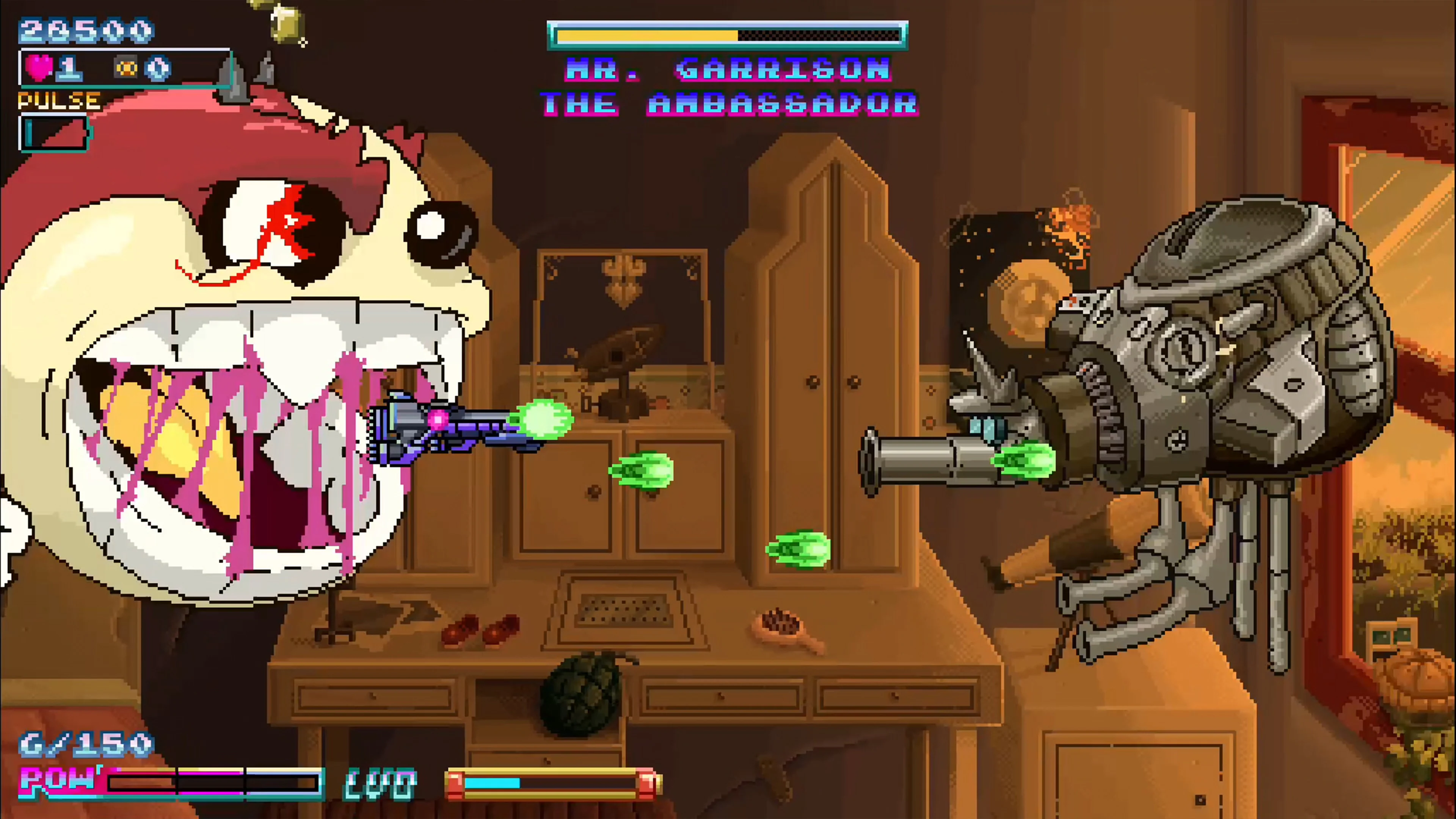Click the pink heart lives icon

tap(39, 68)
